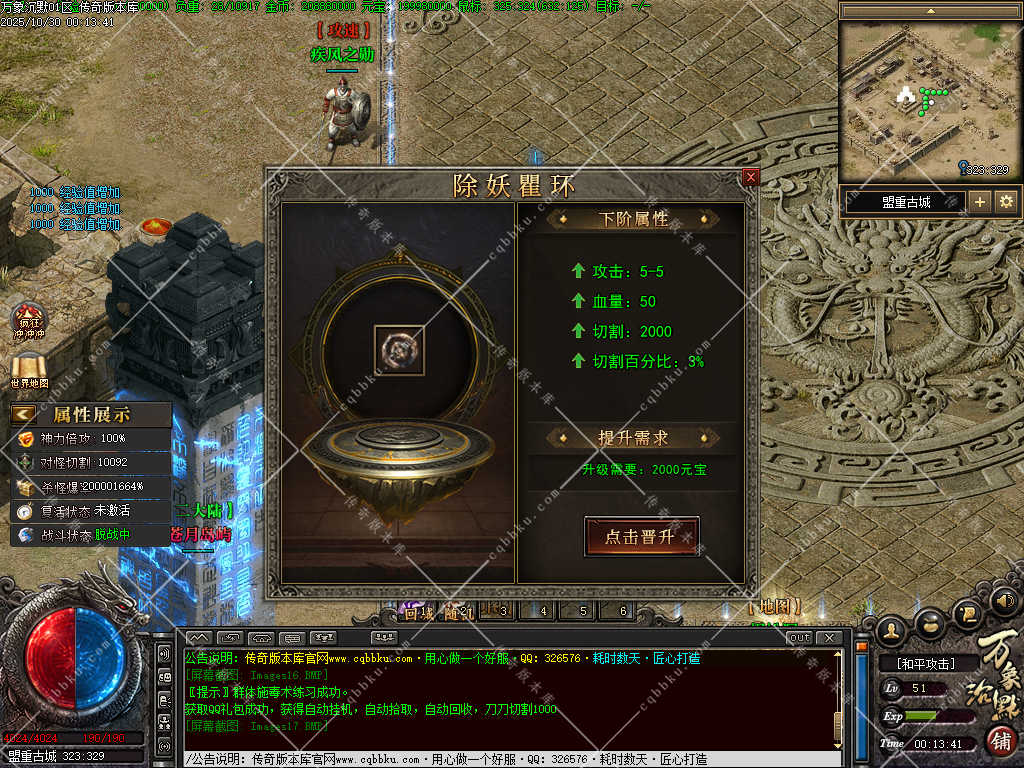Click the OUT button on chat bar

[x=799, y=637]
